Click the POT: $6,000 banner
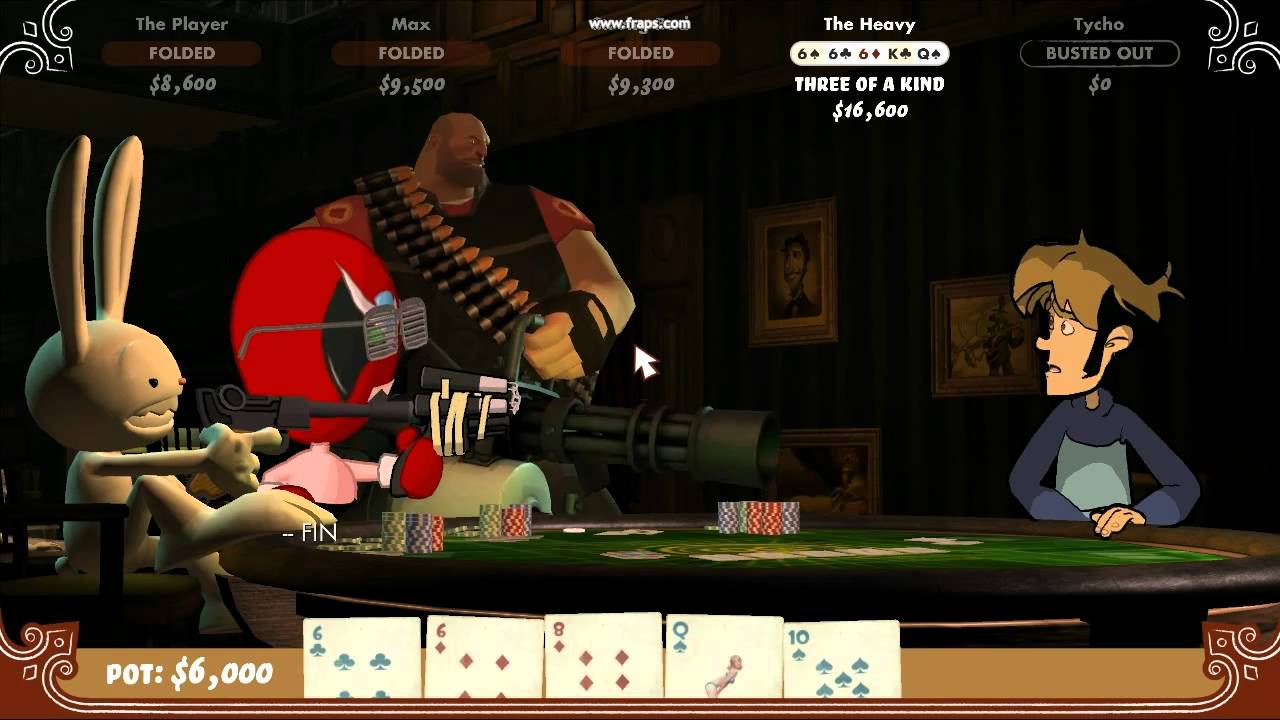Screen dimensions: 1280x720 (x=188, y=673)
